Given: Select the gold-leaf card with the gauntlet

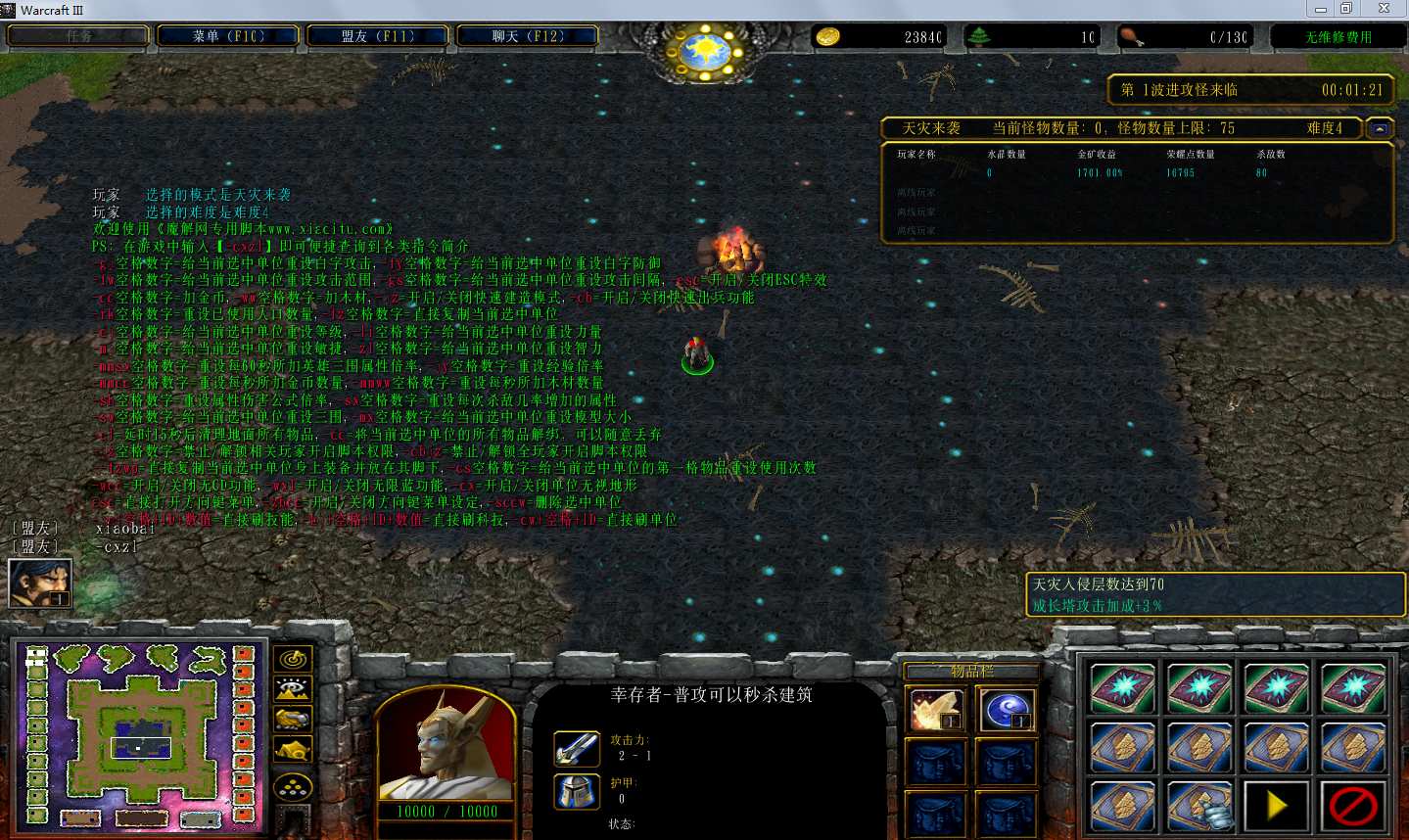Looking at the screenshot, I should [x=1199, y=806].
